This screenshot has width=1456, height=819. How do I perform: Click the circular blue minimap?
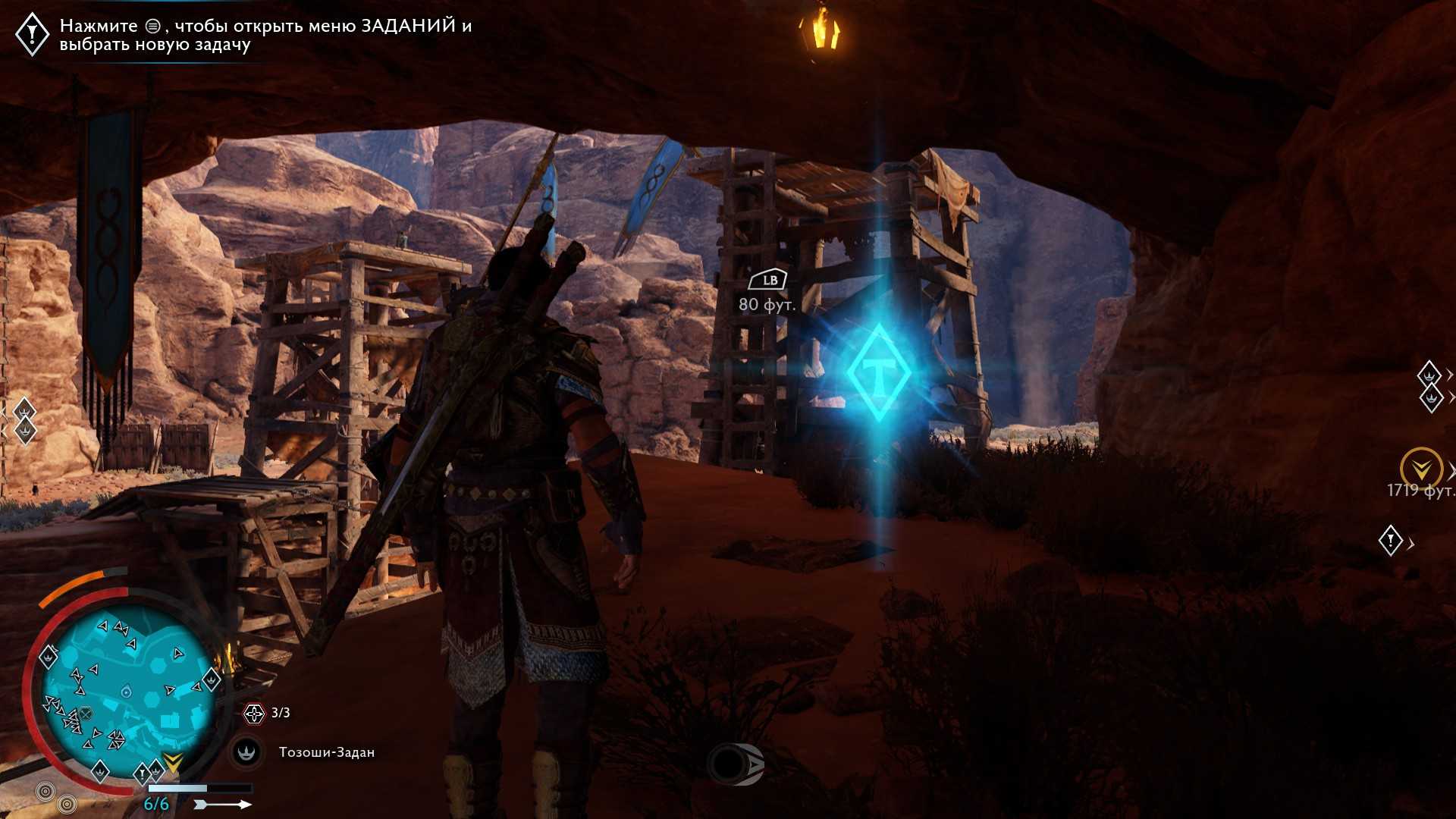(x=127, y=689)
